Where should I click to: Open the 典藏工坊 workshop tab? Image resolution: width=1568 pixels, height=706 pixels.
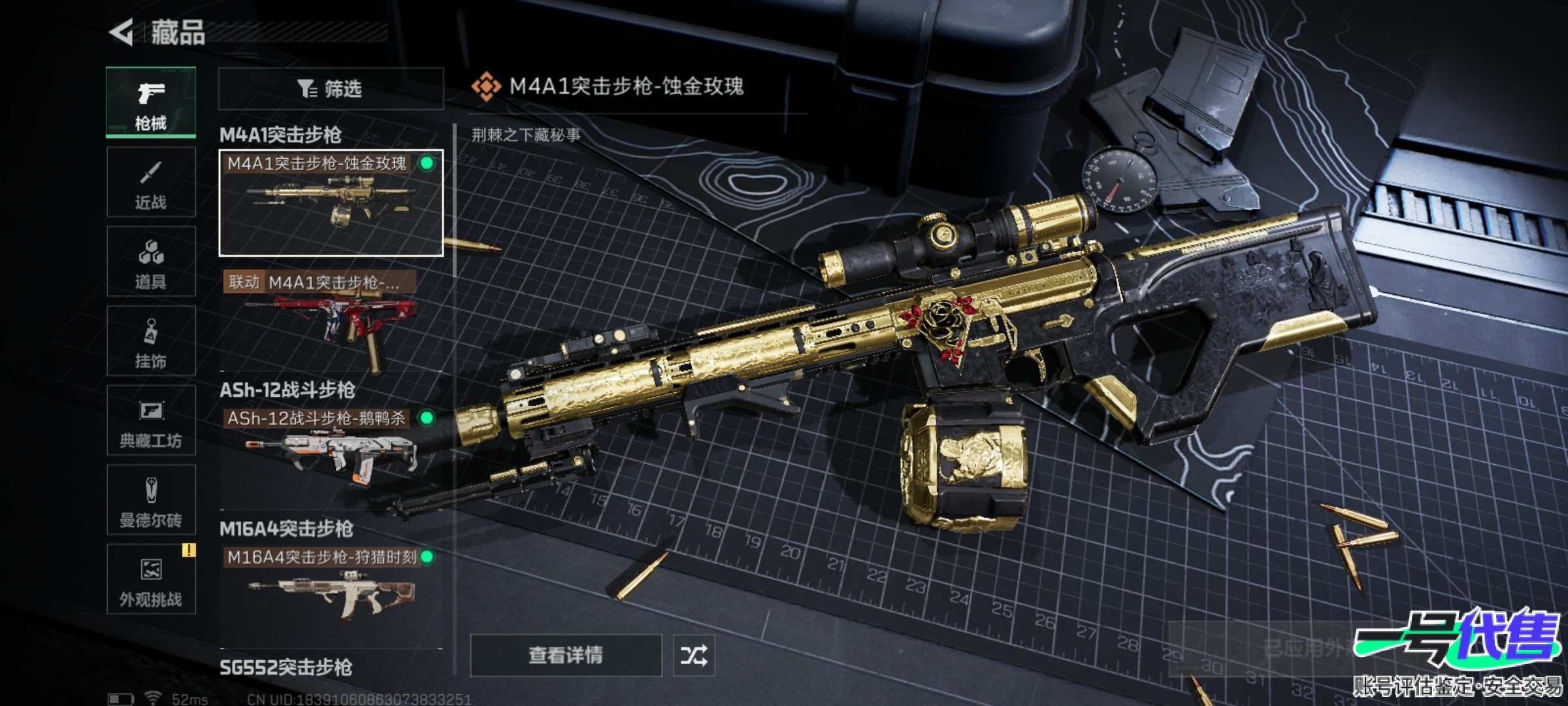click(151, 420)
